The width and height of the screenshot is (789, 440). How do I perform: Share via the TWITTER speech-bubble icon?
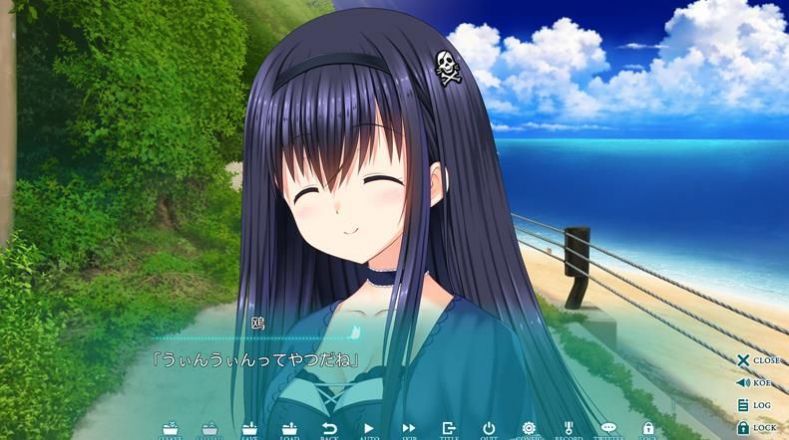pyautogui.click(x=609, y=430)
